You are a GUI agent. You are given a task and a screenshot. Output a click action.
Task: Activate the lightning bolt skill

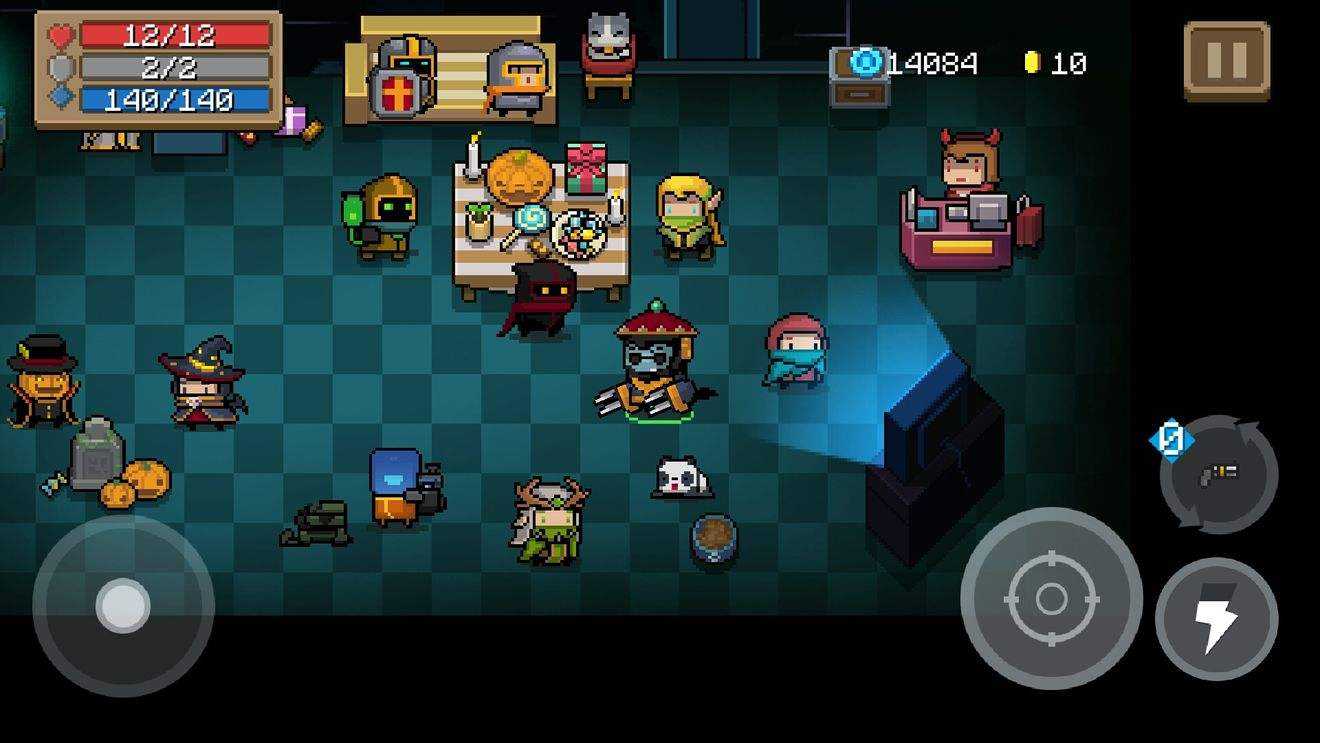[1216, 619]
